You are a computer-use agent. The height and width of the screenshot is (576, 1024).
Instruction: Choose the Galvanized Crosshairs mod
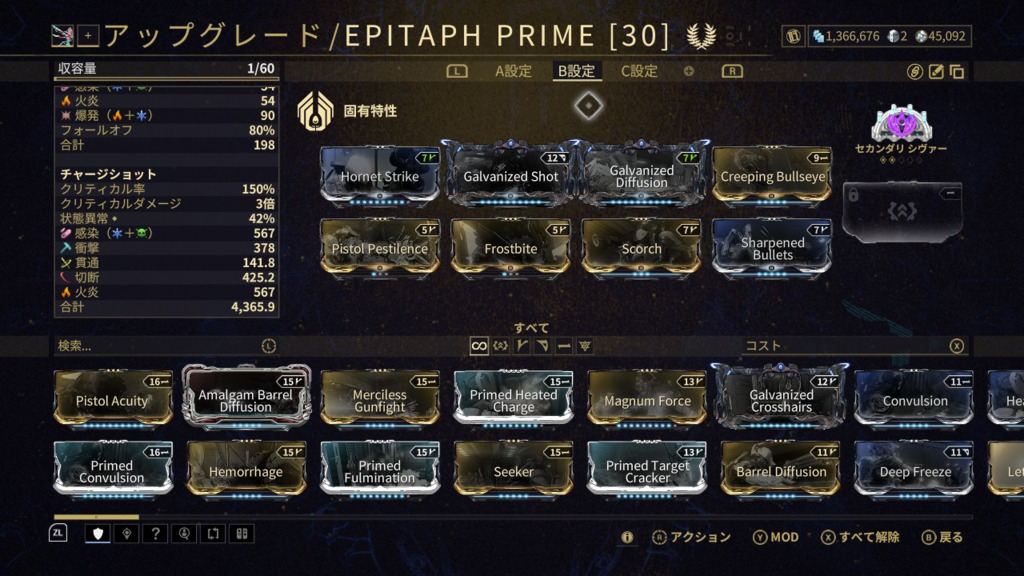pyautogui.click(x=781, y=400)
